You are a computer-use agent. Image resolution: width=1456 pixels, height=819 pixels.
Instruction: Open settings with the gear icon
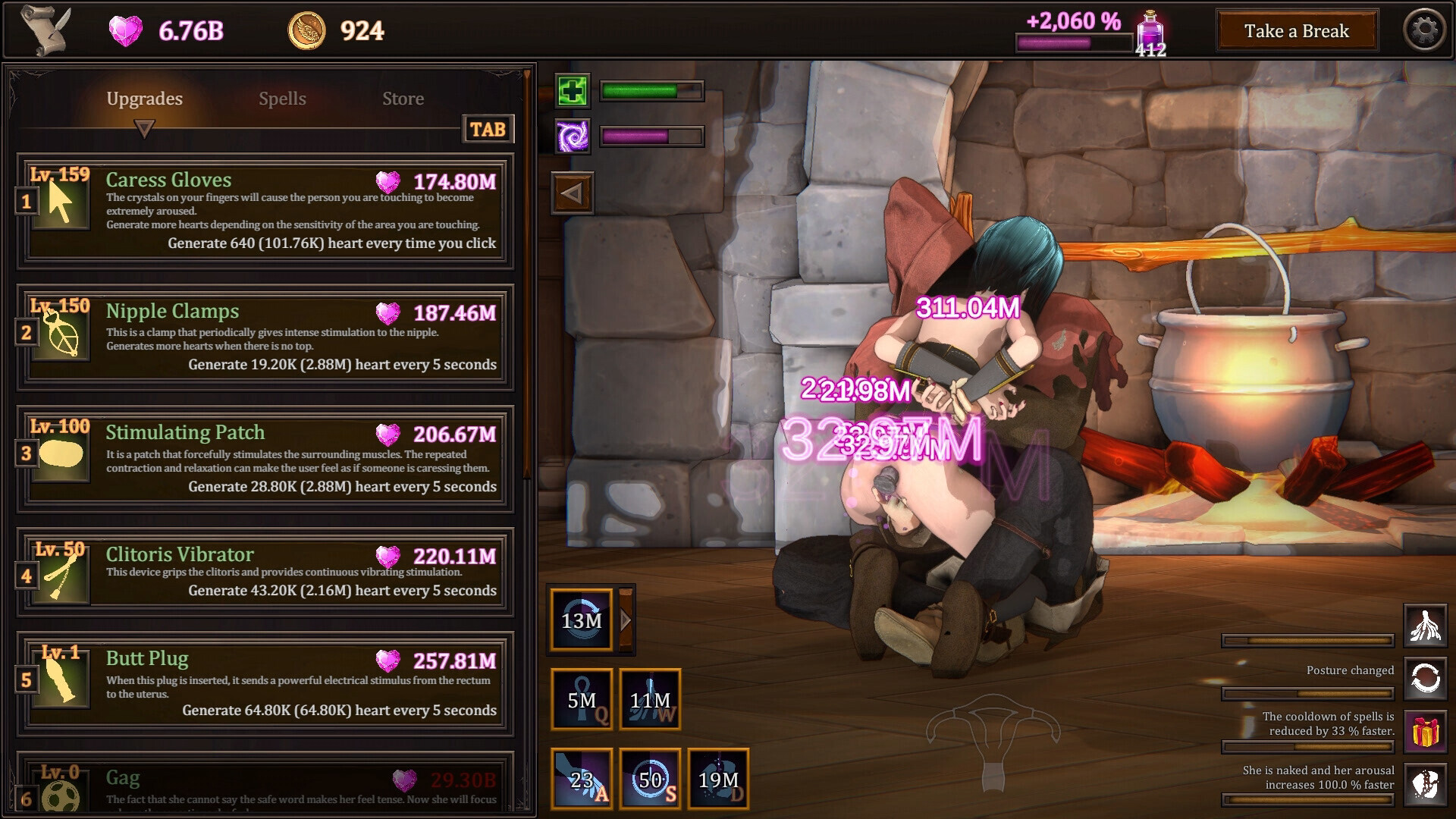tap(1424, 30)
